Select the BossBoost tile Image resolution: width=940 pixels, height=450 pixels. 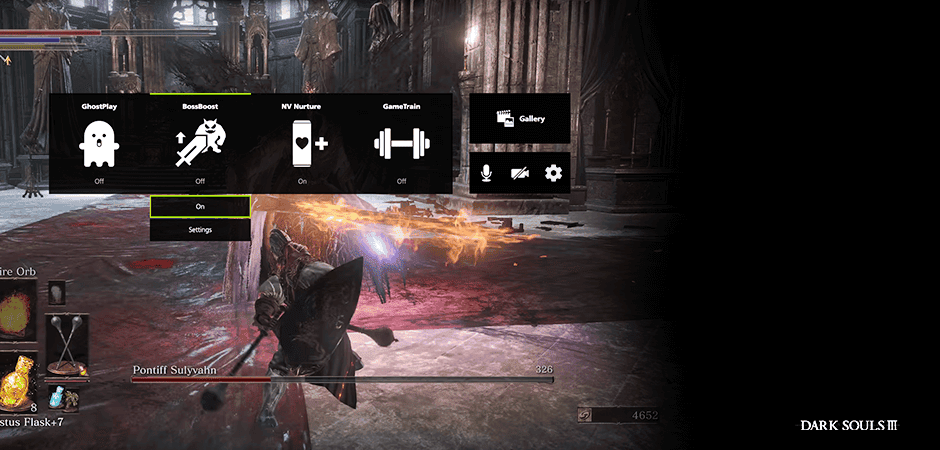click(x=200, y=143)
